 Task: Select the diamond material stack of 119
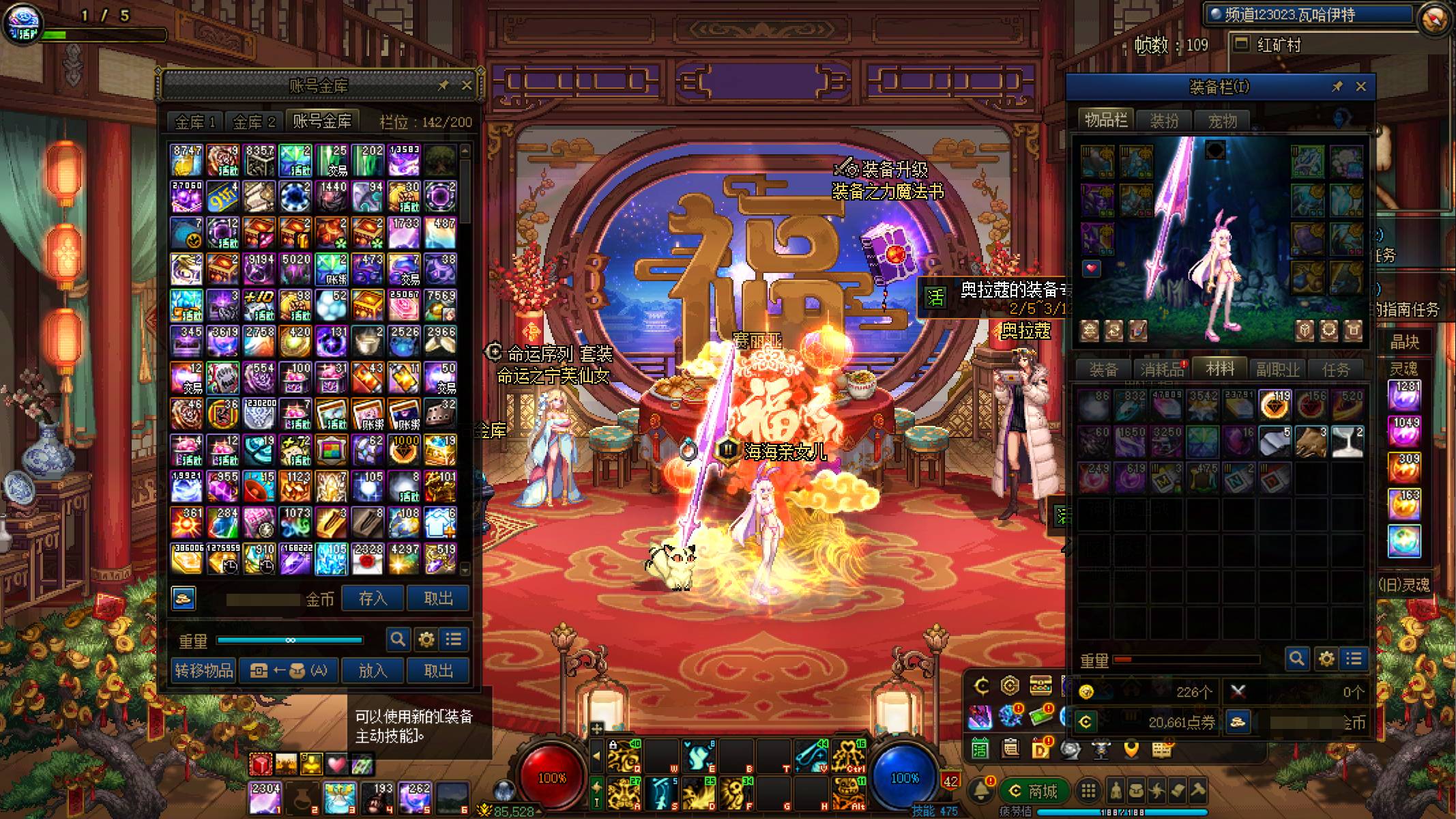(x=1274, y=405)
